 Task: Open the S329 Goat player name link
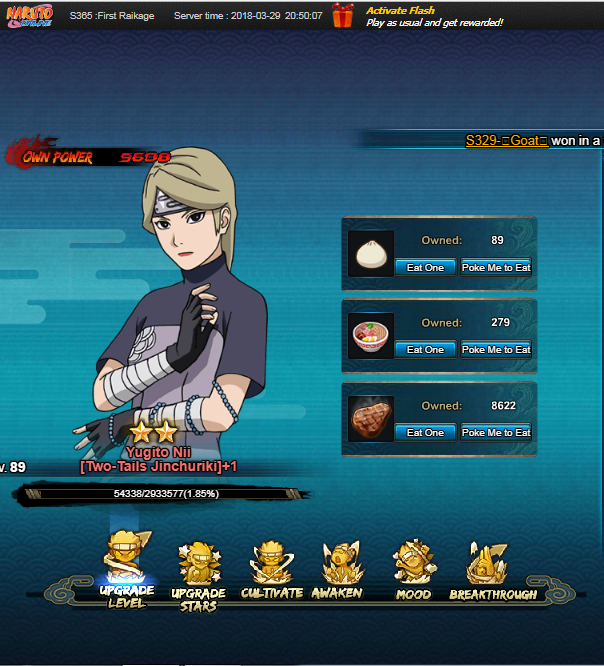click(507, 141)
